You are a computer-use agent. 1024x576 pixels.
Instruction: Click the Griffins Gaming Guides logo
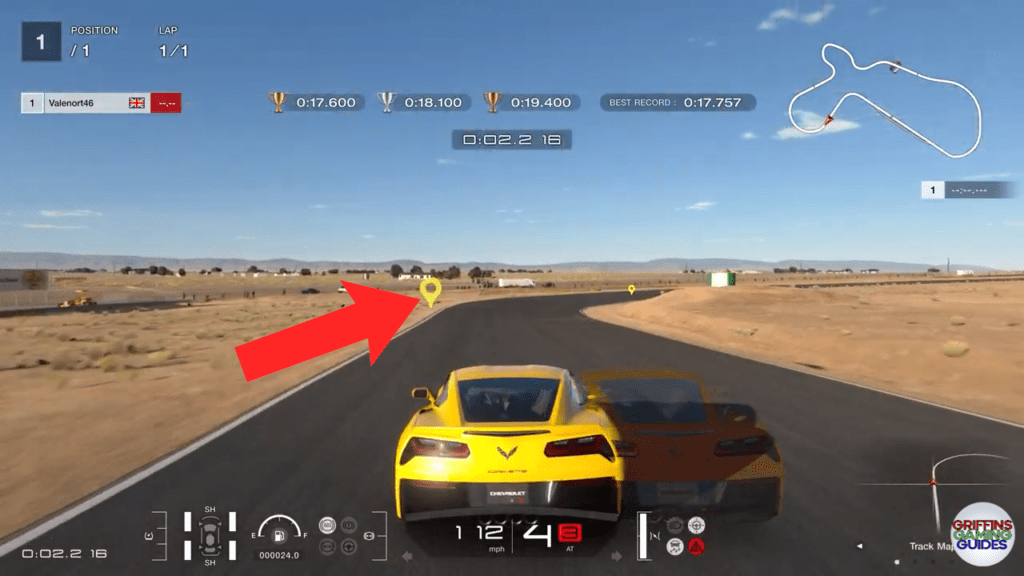[982, 532]
